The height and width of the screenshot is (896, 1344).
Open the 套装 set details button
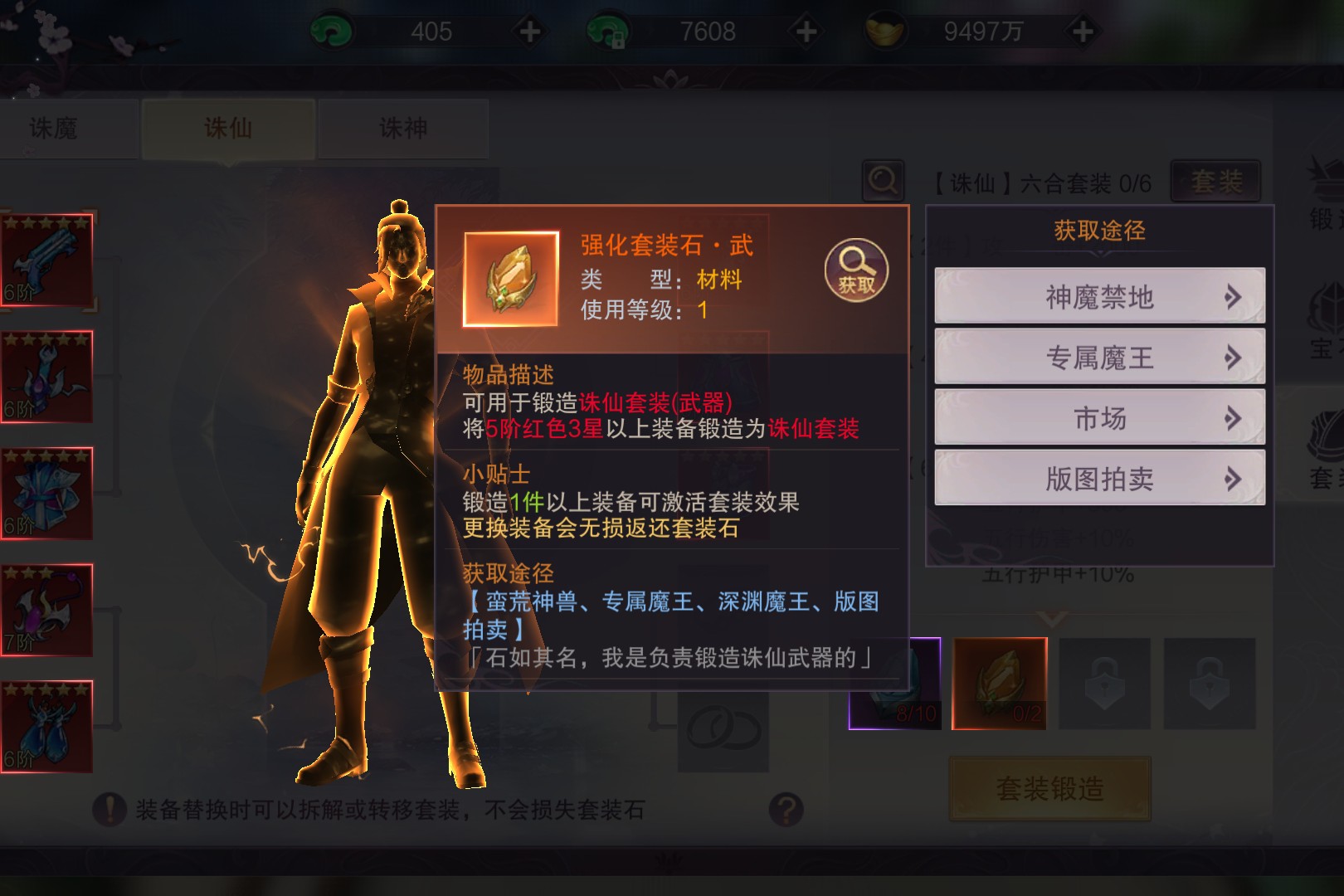pos(1216,181)
